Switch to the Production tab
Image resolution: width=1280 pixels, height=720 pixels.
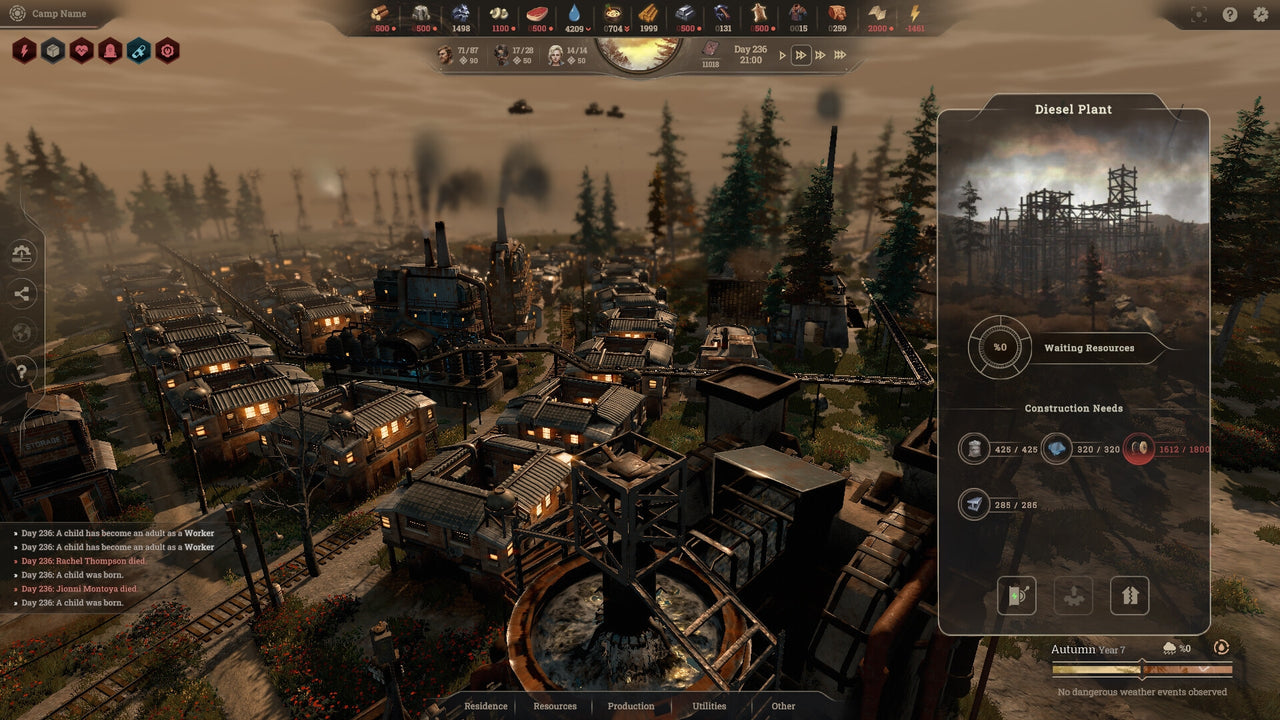click(x=630, y=706)
